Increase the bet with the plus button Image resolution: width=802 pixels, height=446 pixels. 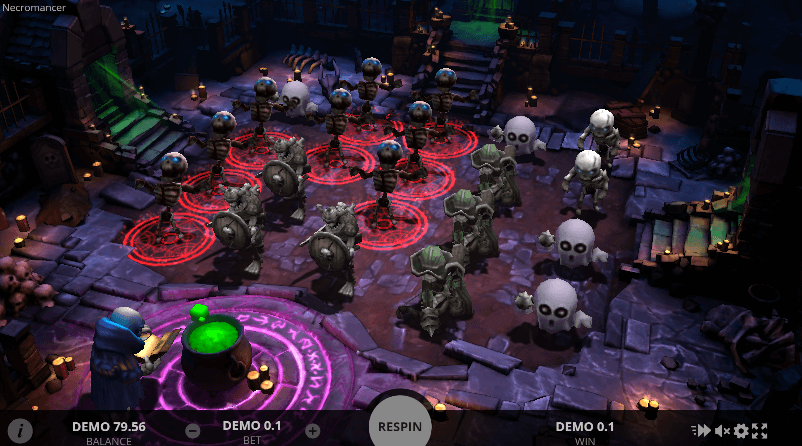[x=312, y=431]
